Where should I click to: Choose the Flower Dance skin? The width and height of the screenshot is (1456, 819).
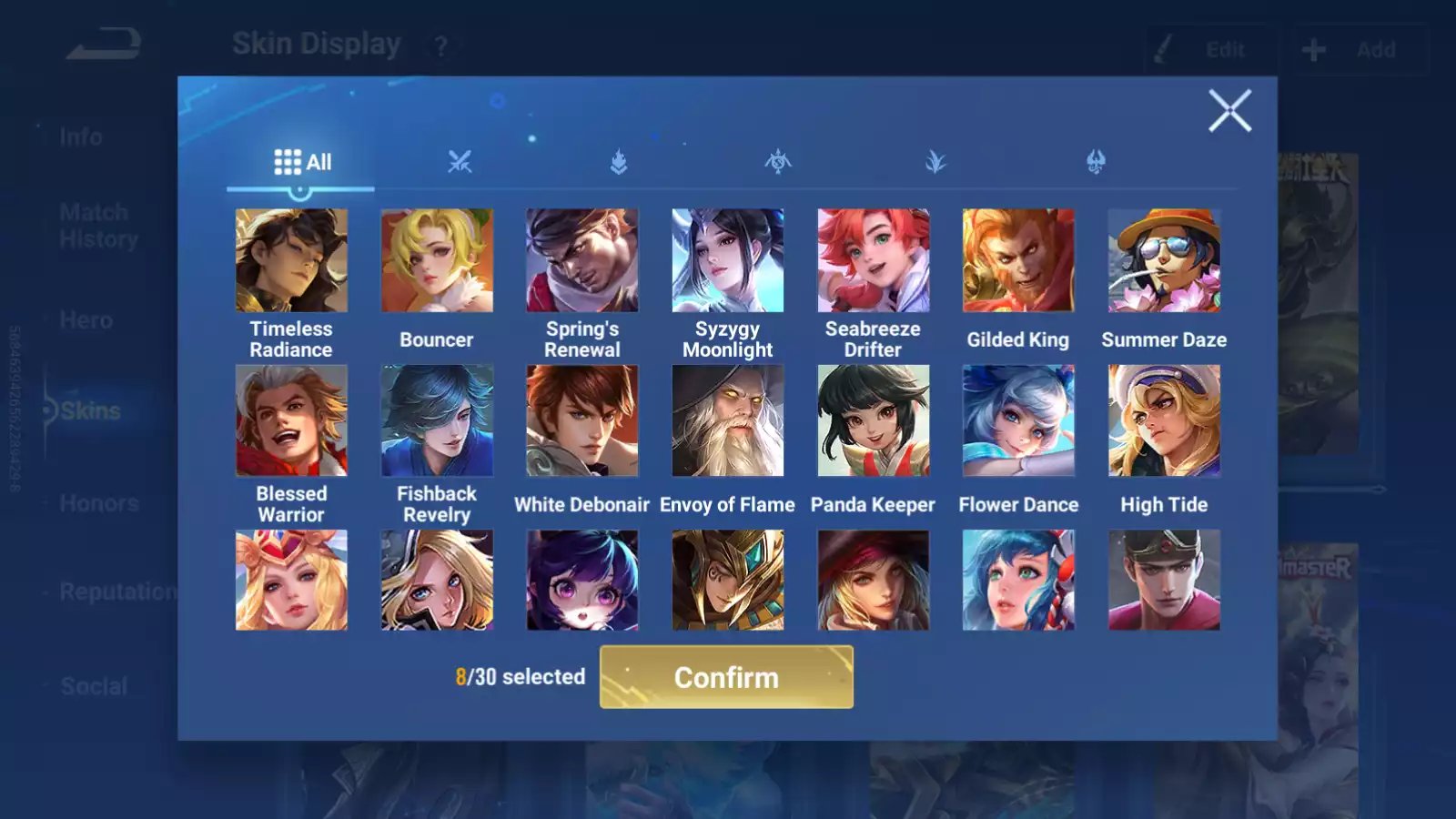pos(1018,420)
